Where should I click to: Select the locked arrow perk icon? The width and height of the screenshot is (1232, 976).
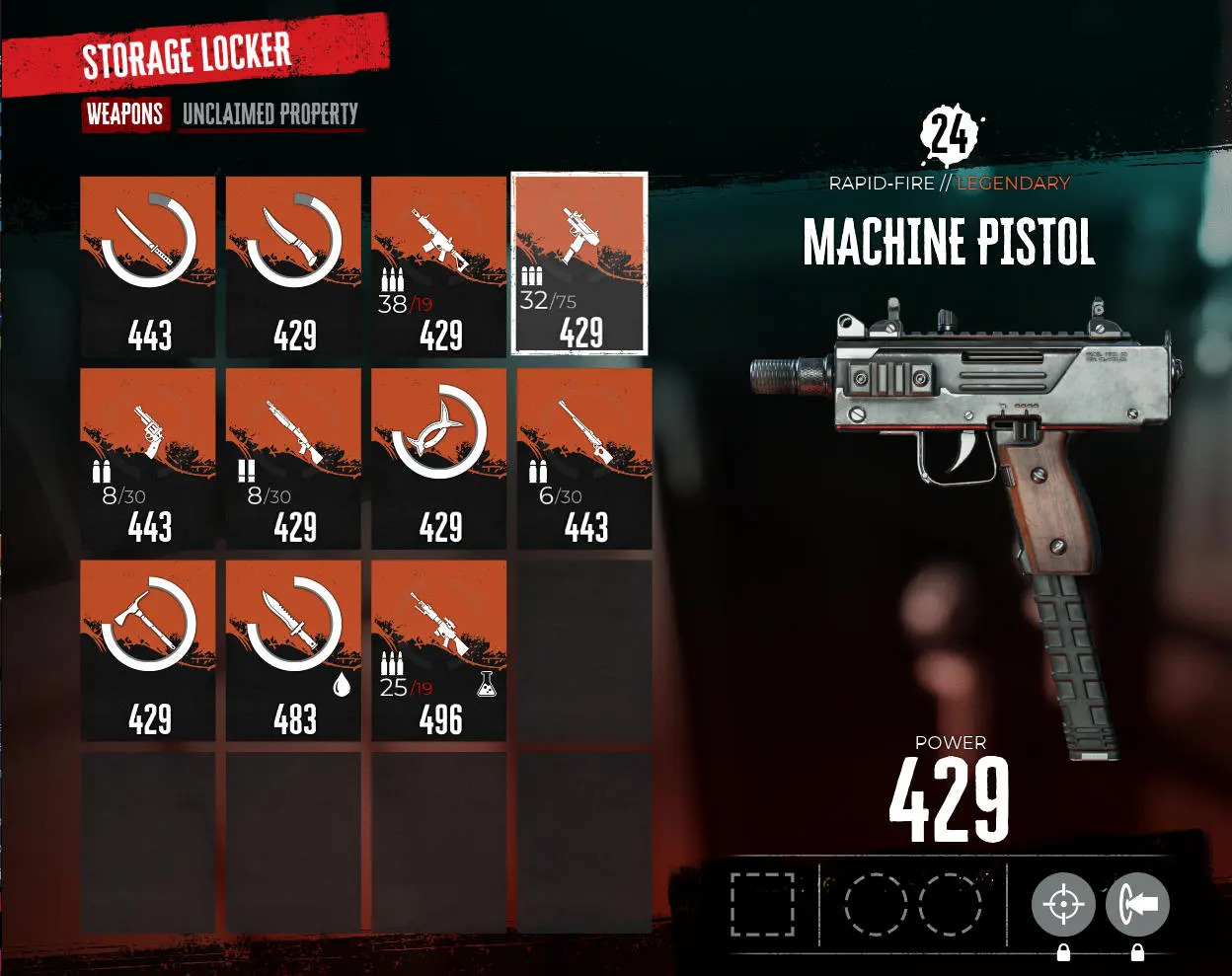click(x=1137, y=904)
